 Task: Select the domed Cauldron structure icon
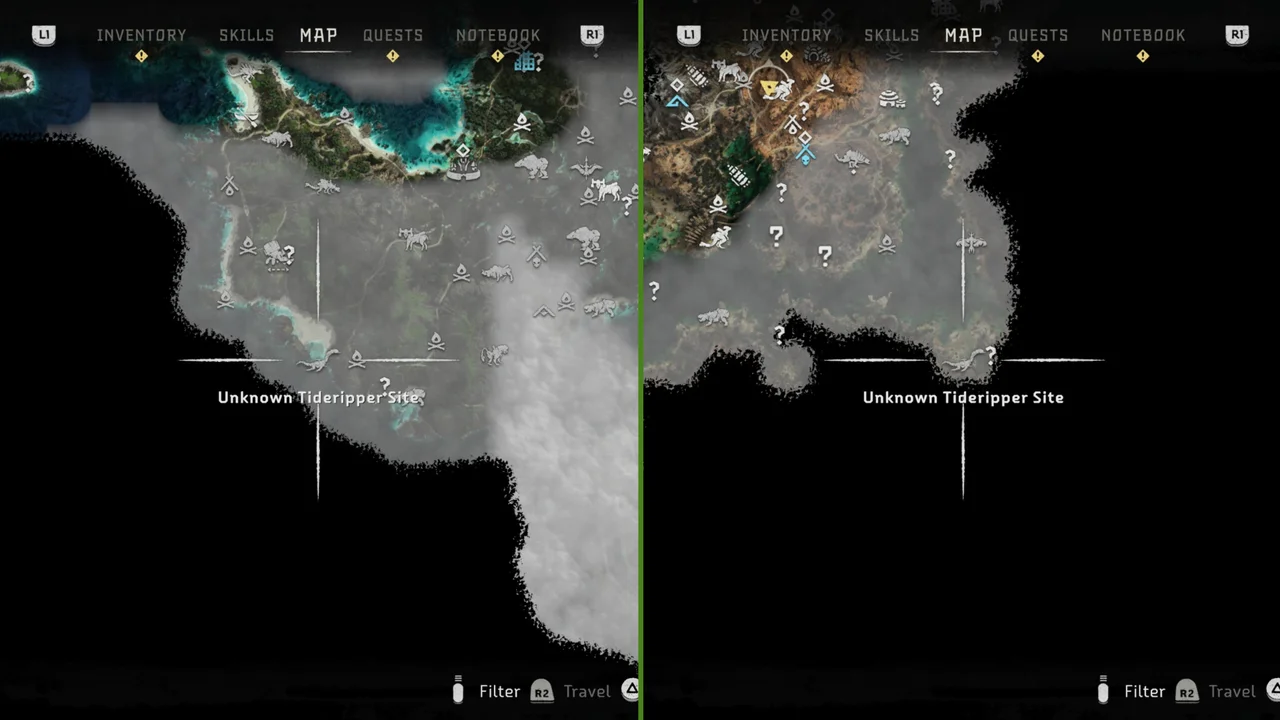coord(889,98)
